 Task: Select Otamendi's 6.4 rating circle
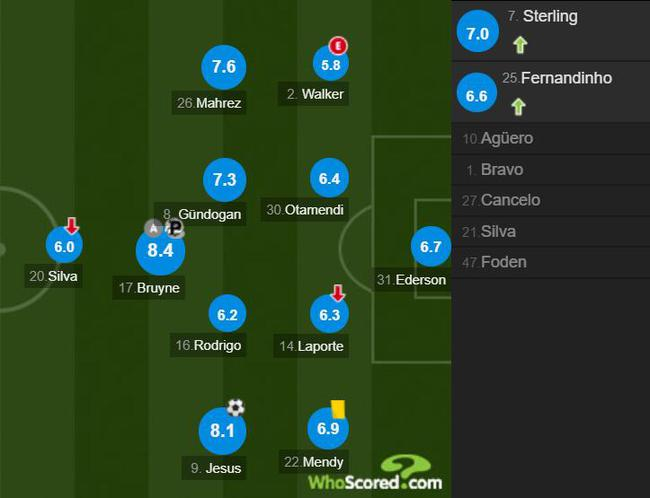(331, 179)
